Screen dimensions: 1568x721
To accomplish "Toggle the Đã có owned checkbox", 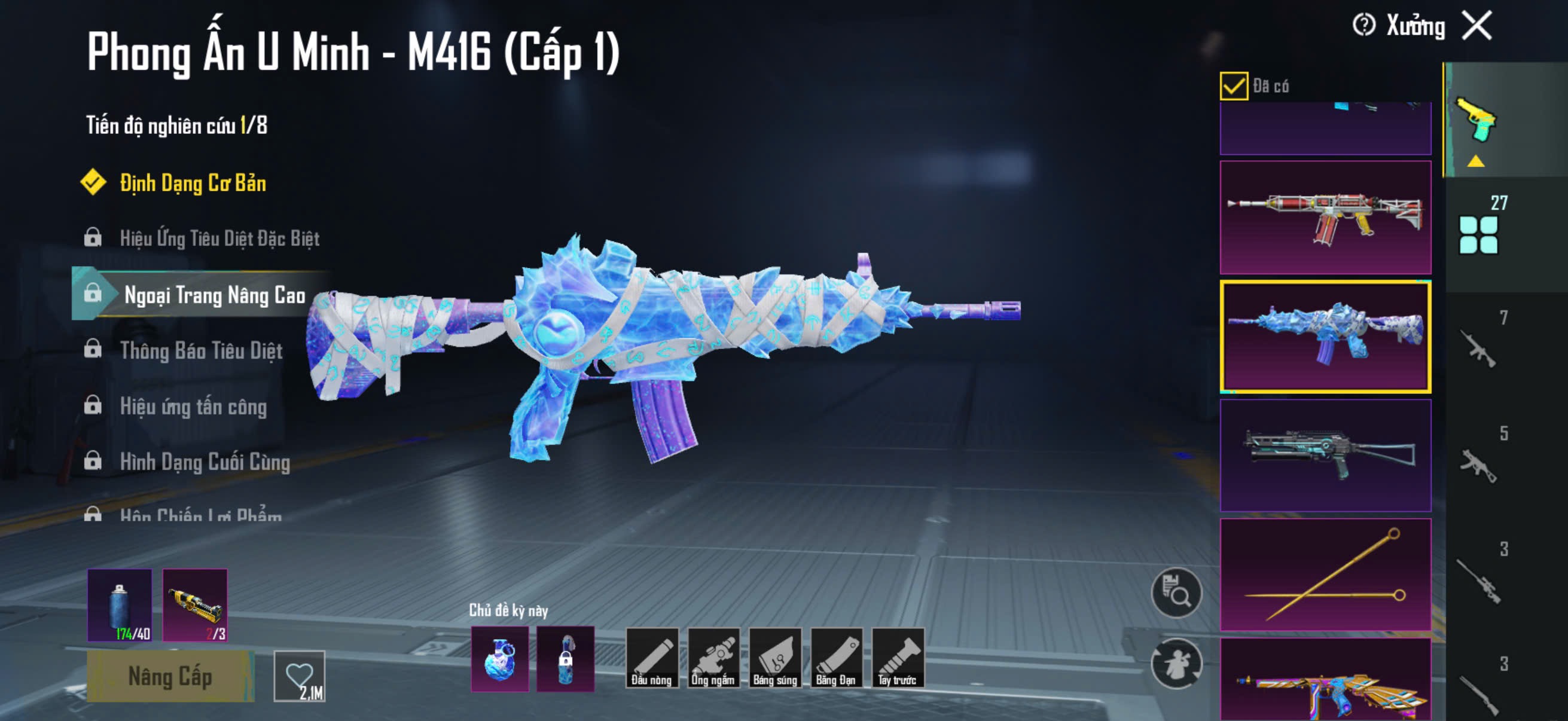I will (x=1233, y=85).
